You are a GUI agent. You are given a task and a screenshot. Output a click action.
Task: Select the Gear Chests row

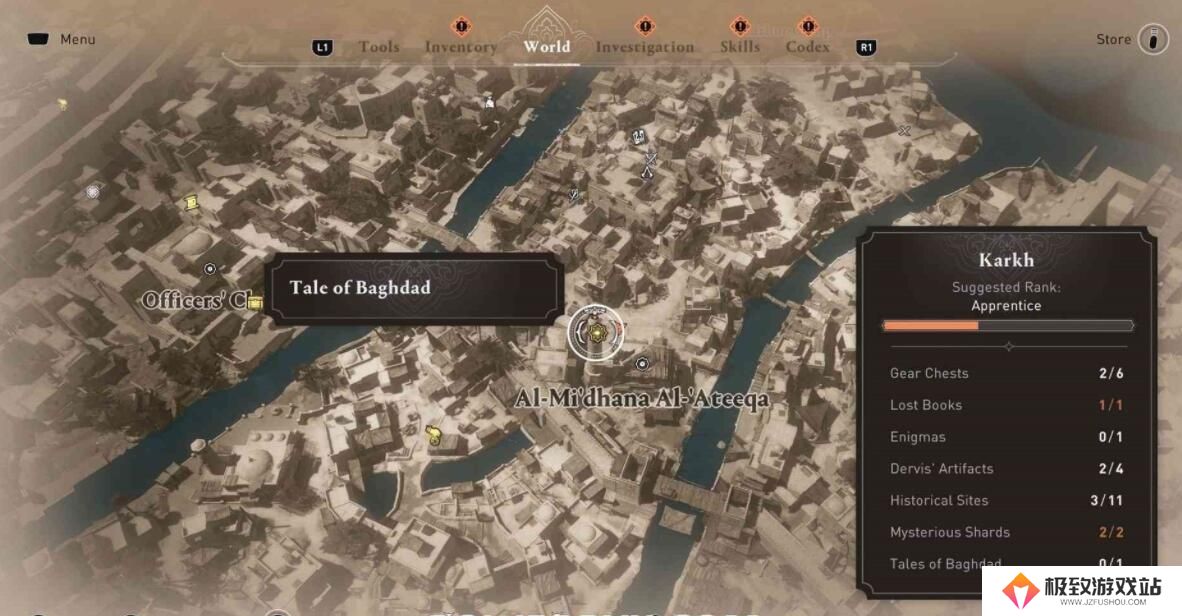pyautogui.click(x=1007, y=373)
